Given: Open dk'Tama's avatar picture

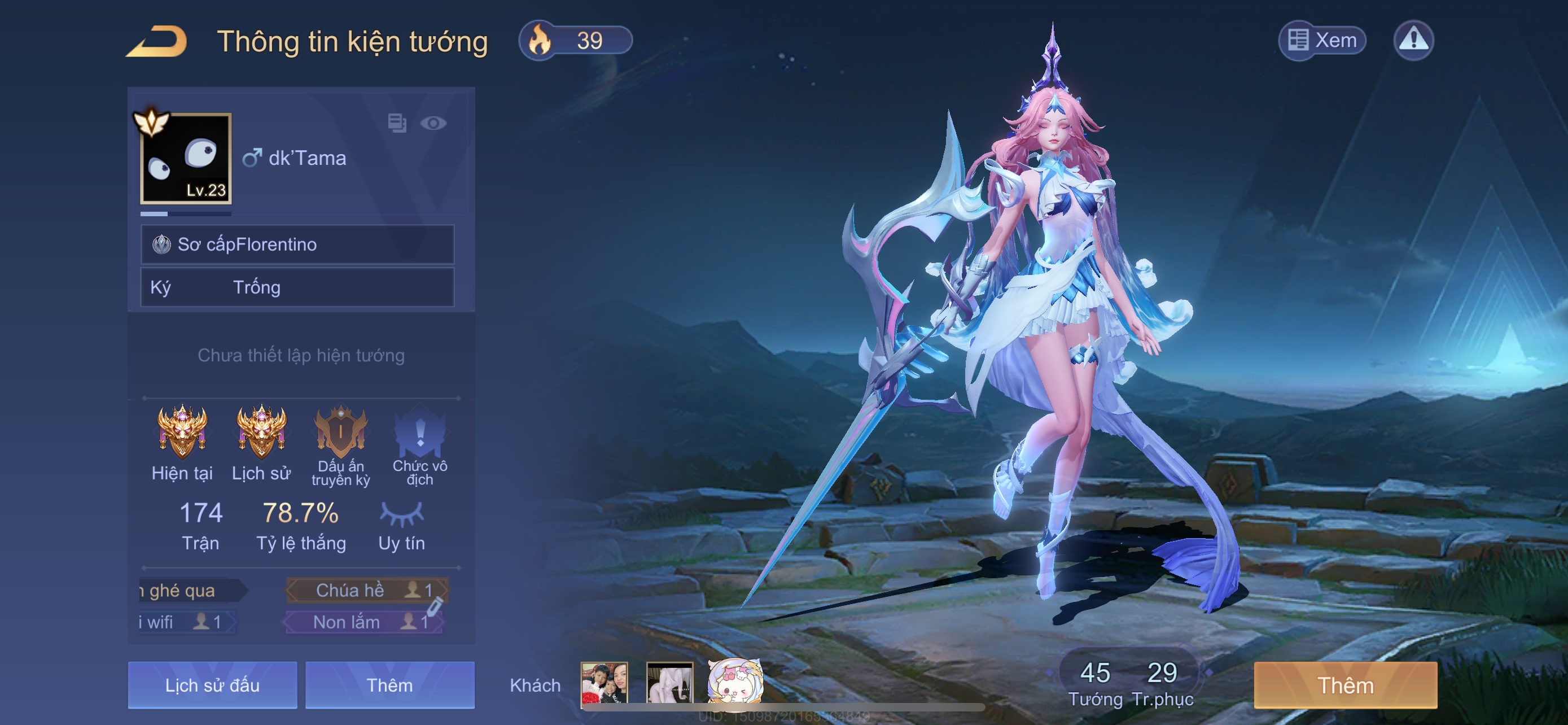Looking at the screenshot, I should tap(186, 158).
